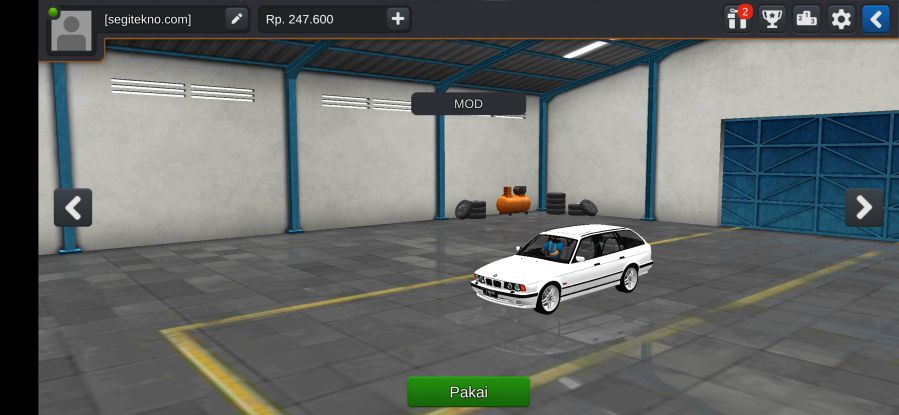
Task: Open the gift box rewards
Action: coord(737,19)
